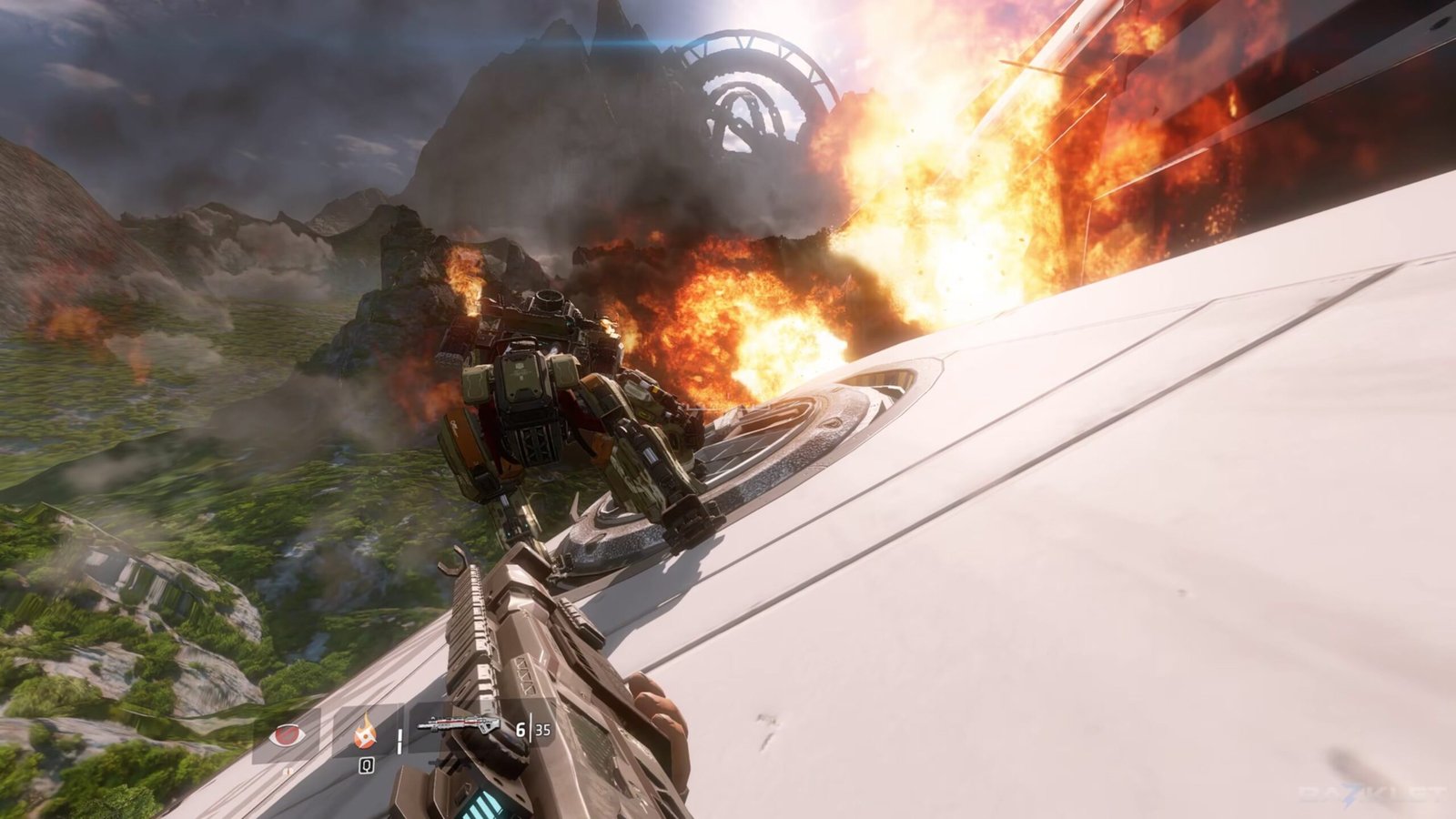1456x819 pixels.
Task: Activate the red eye cloak ability
Action: [287, 733]
